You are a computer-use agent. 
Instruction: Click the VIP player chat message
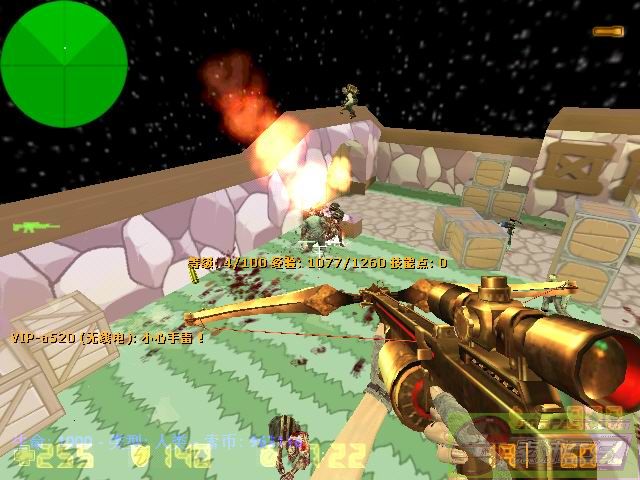point(109,338)
